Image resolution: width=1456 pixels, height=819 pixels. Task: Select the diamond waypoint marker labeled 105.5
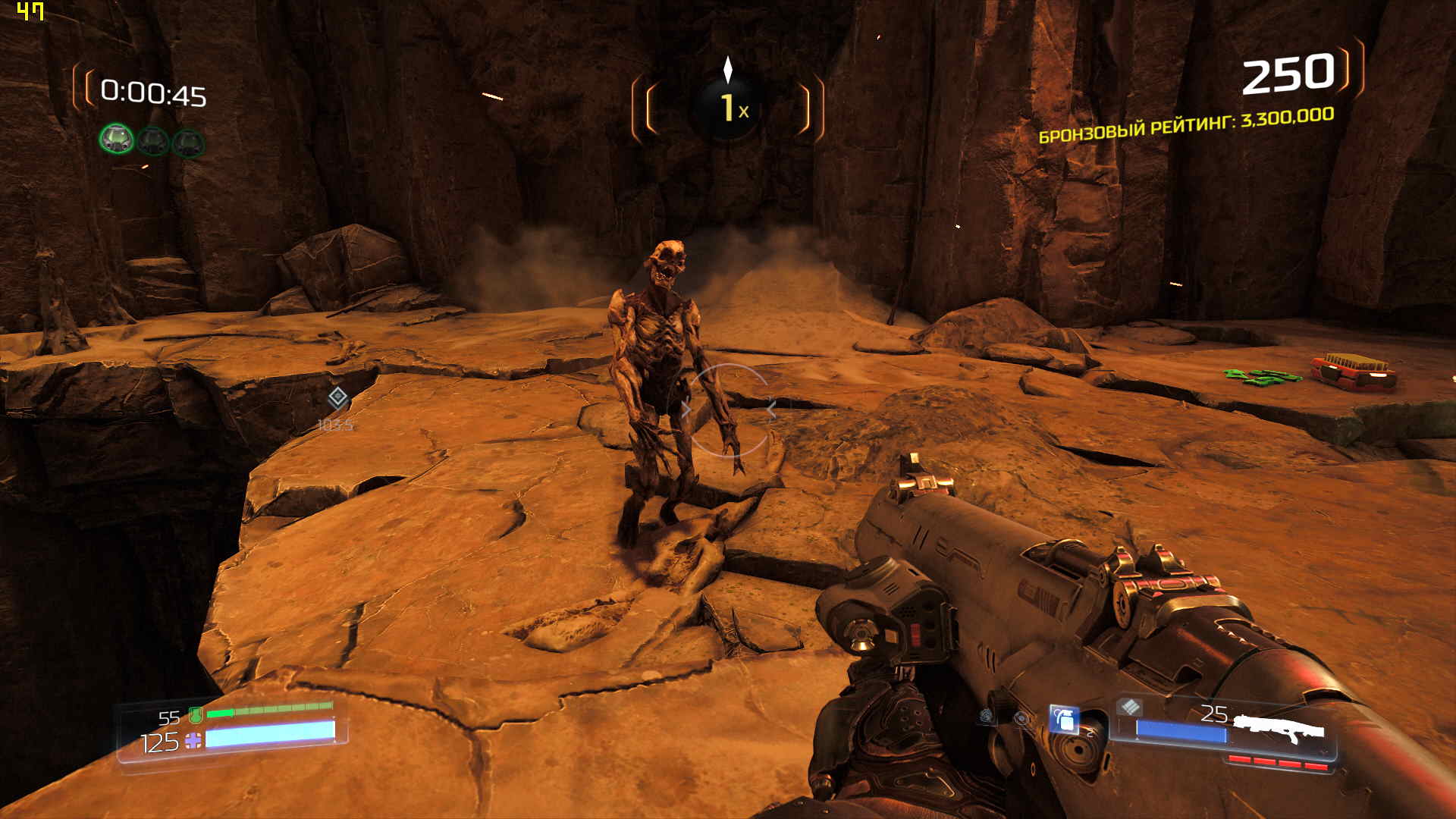click(337, 397)
